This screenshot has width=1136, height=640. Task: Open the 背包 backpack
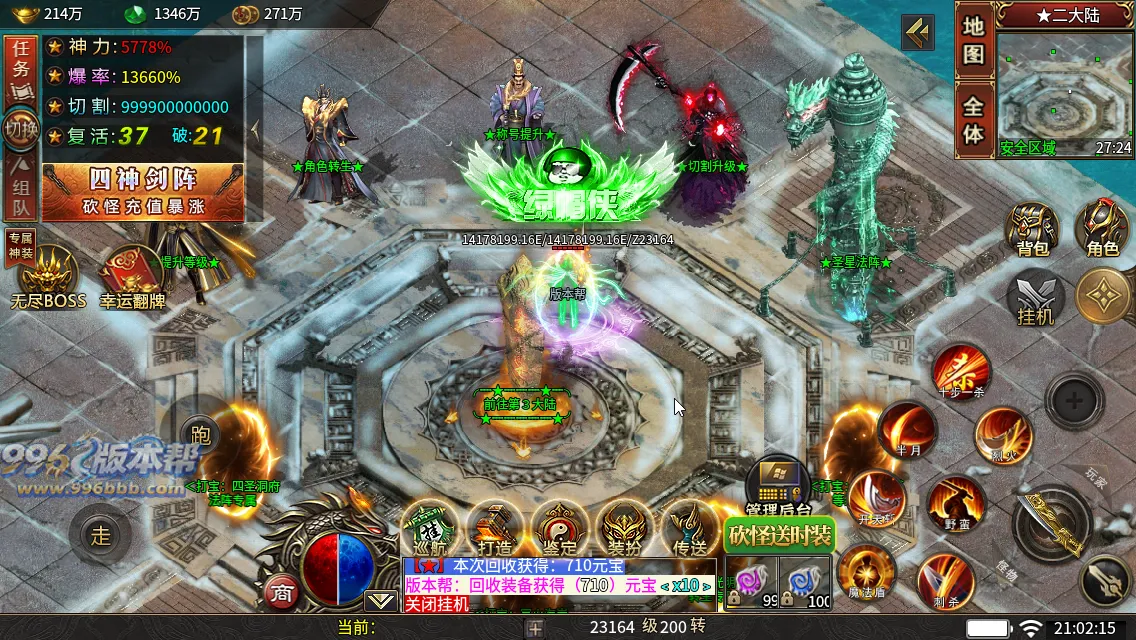coord(1032,229)
